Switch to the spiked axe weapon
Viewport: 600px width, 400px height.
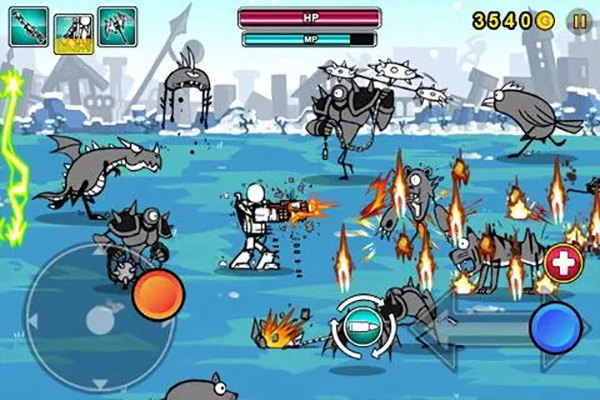click(118, 26)
